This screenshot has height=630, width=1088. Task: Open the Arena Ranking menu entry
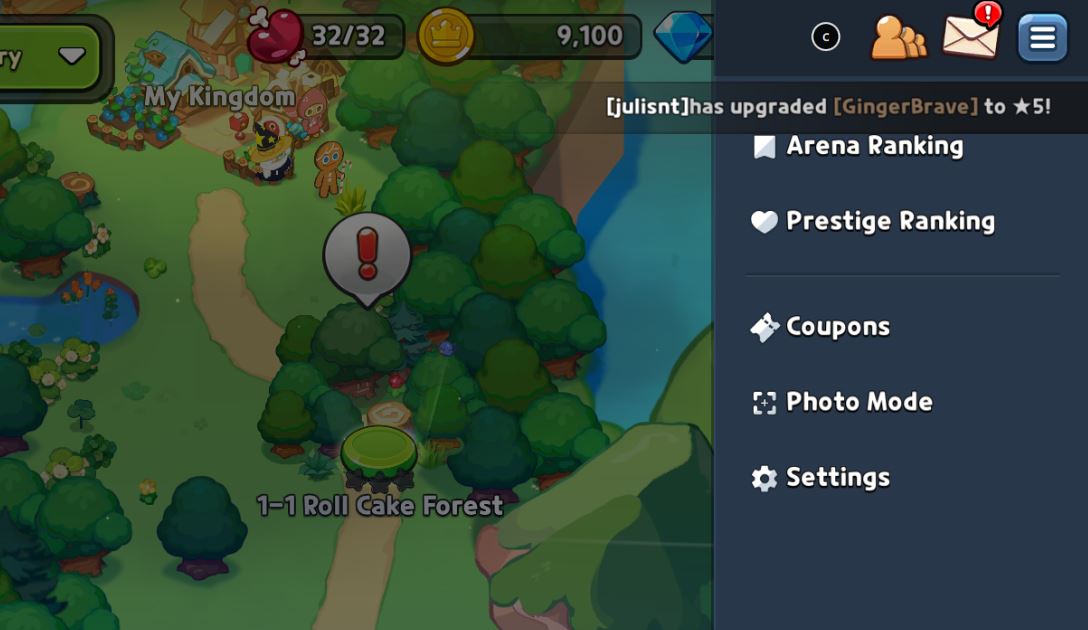[873, 146]
